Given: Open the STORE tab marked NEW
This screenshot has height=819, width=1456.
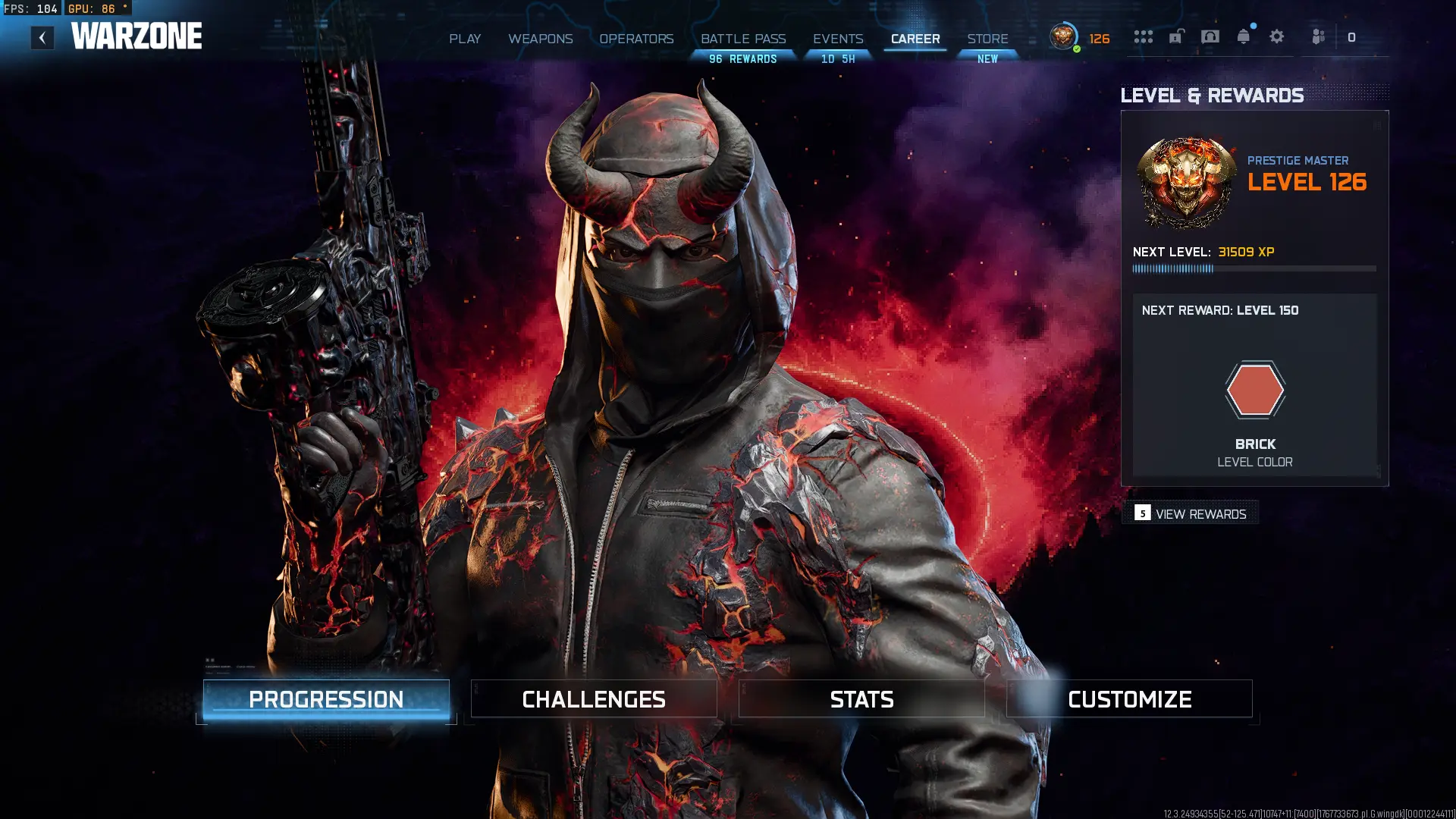Looking at the screenshot, I should [x=987, y=39].
